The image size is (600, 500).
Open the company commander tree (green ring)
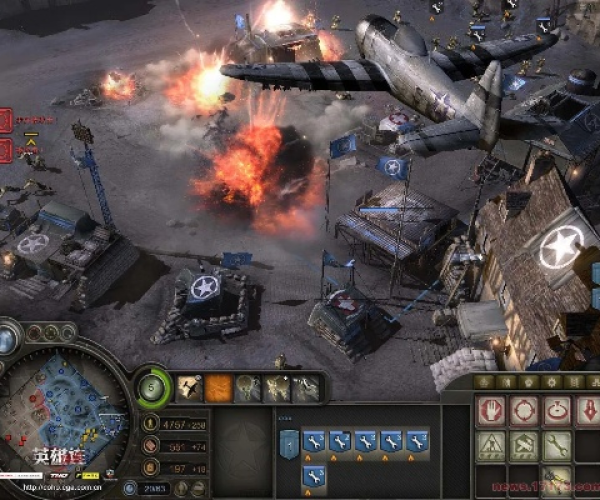click(152, 386)
